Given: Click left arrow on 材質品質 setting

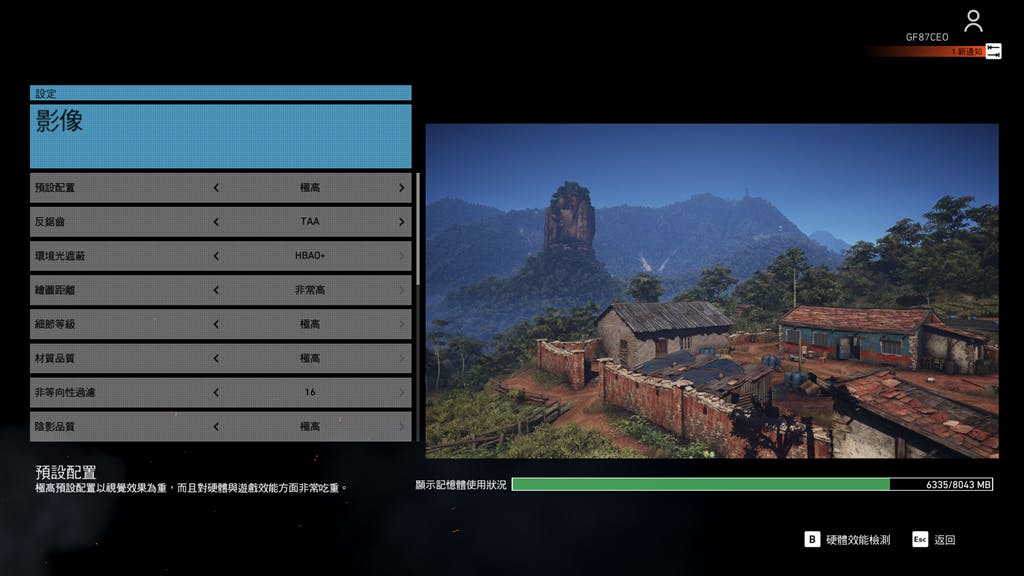Looking at the screenshot, I should (216, 358).
